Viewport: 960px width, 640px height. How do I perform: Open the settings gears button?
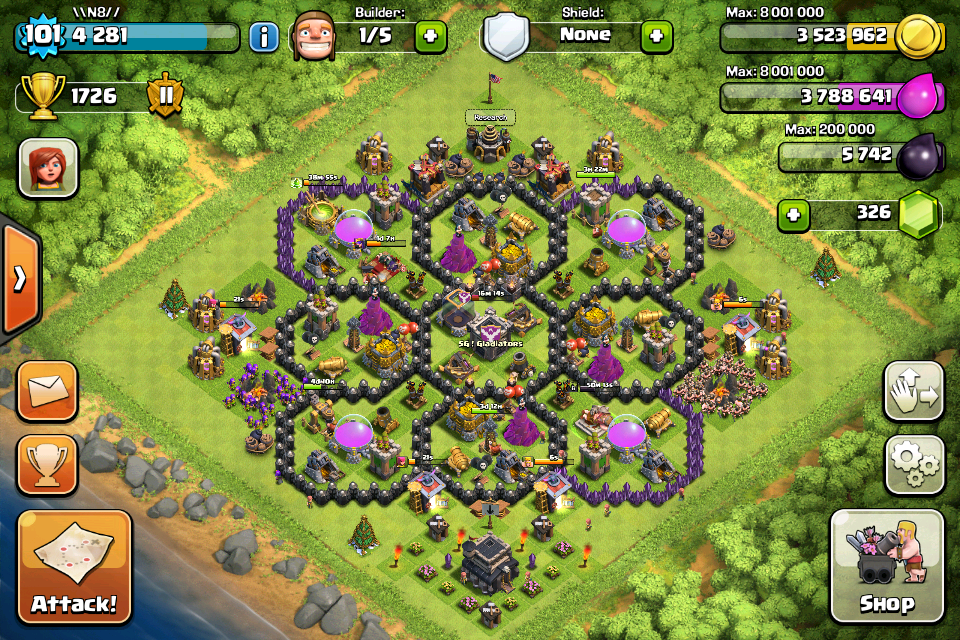(x=914, y=464)
